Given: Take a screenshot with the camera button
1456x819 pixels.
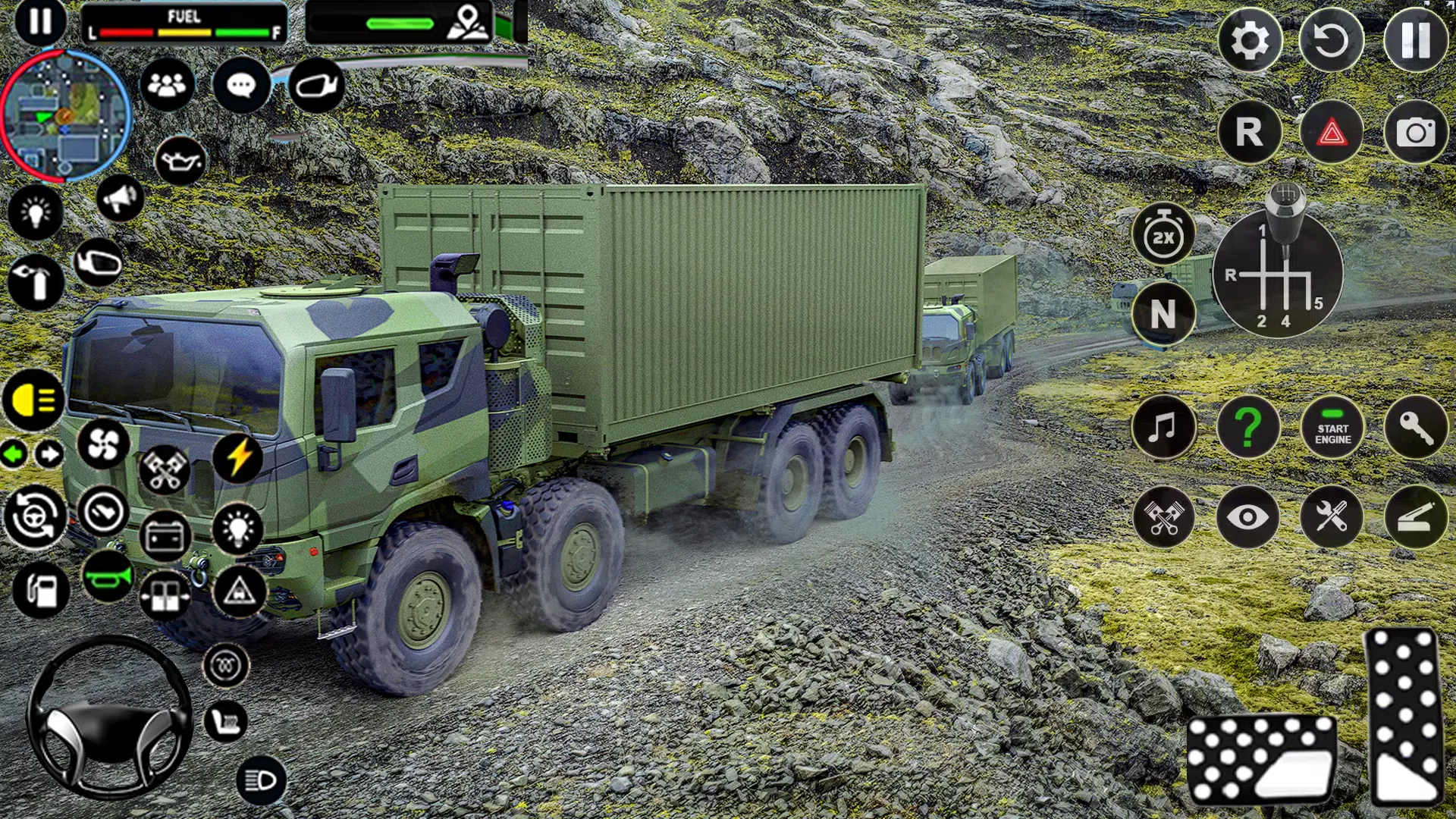Looking at the screenshot, I should click(1415, 133).
